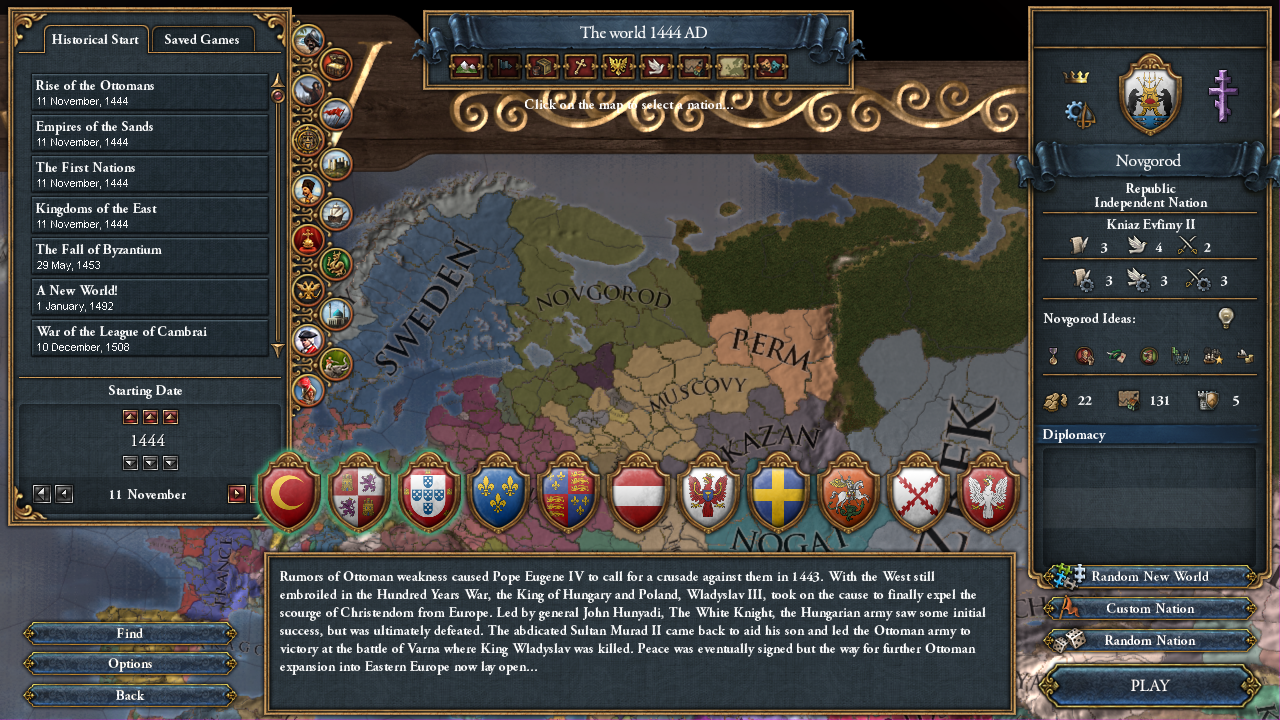1280x720 pixels.
Task: Choose the Austria red-white-red shield
Action: click(x=639, y=493)
